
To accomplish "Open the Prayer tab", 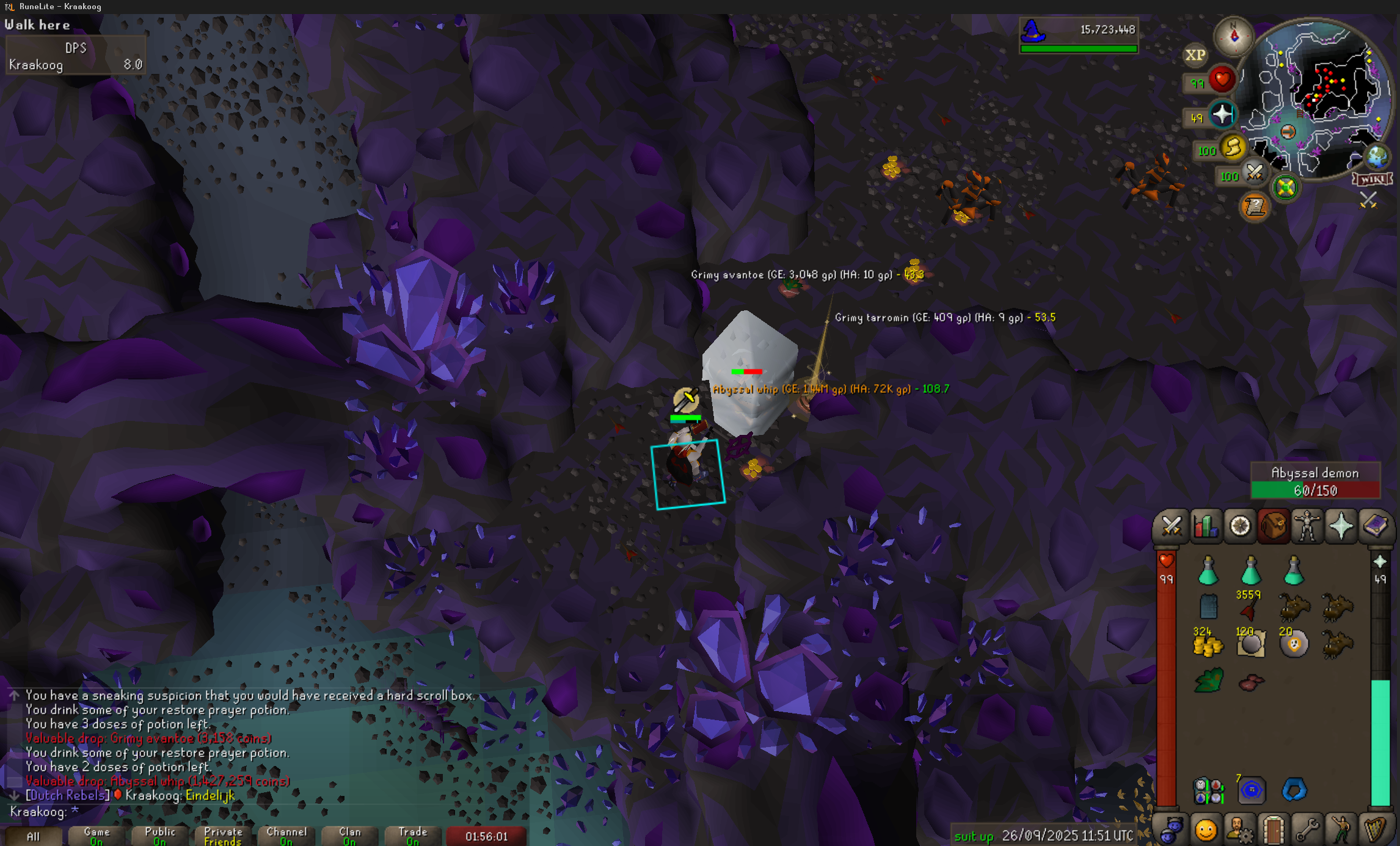I will (x=1341, y=526).
